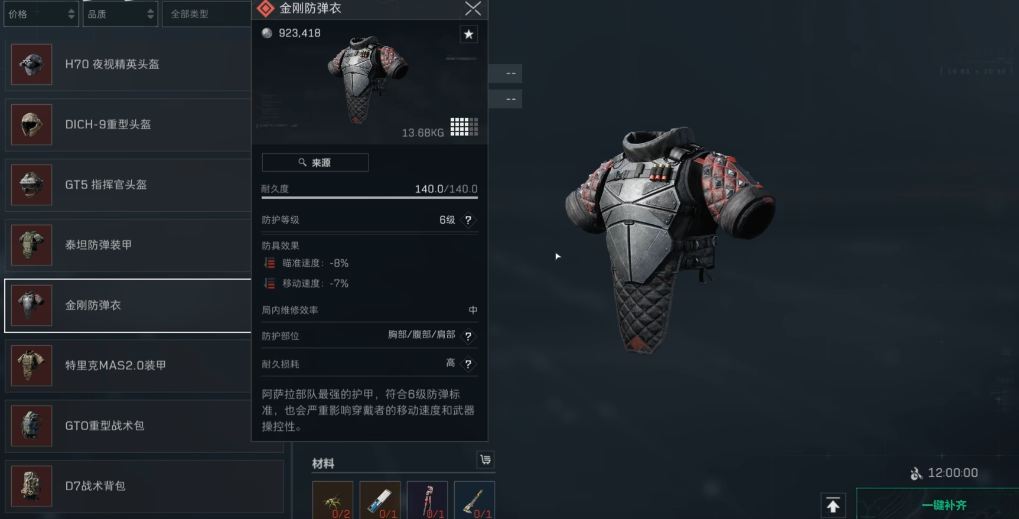Favorite the item with the star button
This screenshot has height=519, width=1019.
[468, 35]
